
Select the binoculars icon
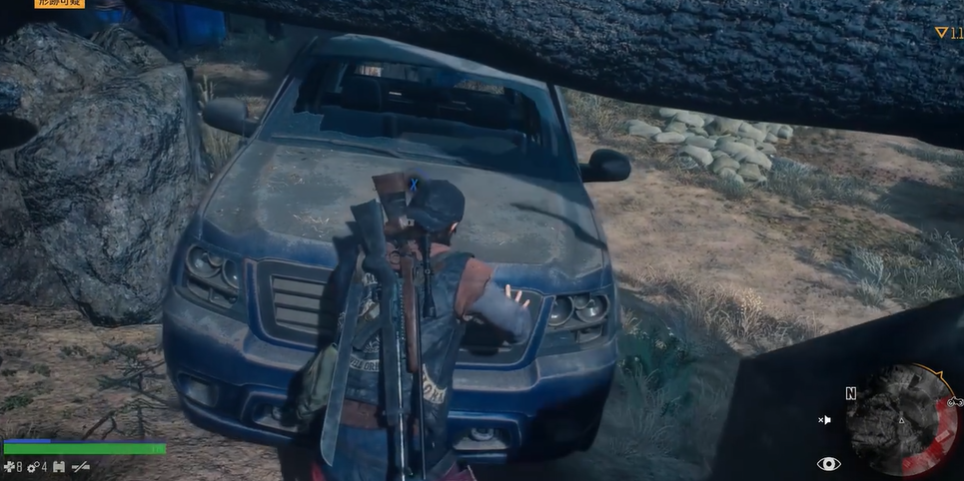pos(58,466)
